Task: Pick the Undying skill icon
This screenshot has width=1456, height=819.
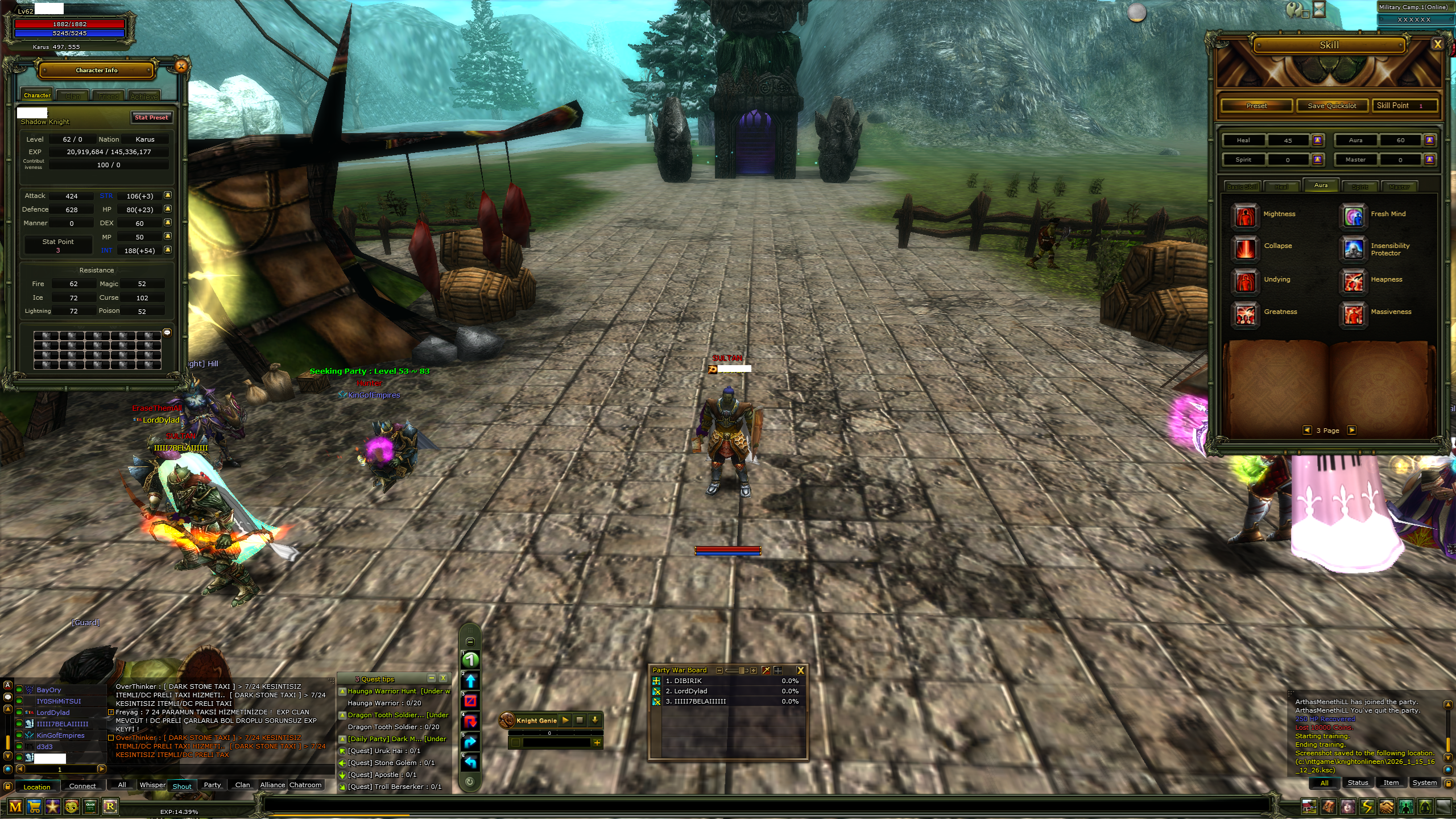Action: [1245, 280]
